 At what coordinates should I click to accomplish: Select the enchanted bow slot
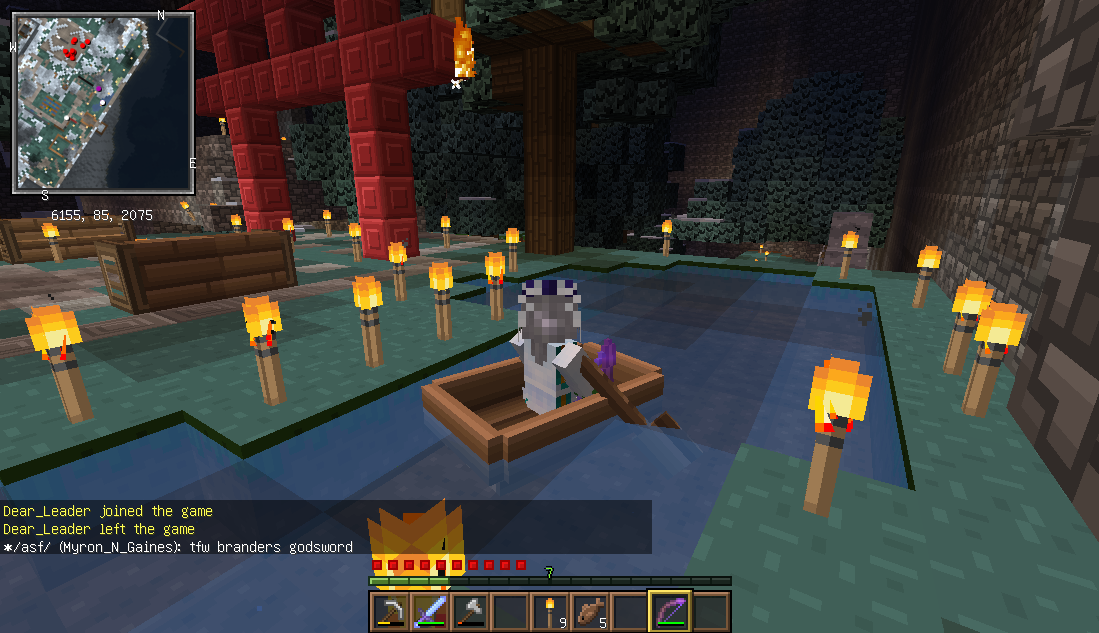(669, 610)
